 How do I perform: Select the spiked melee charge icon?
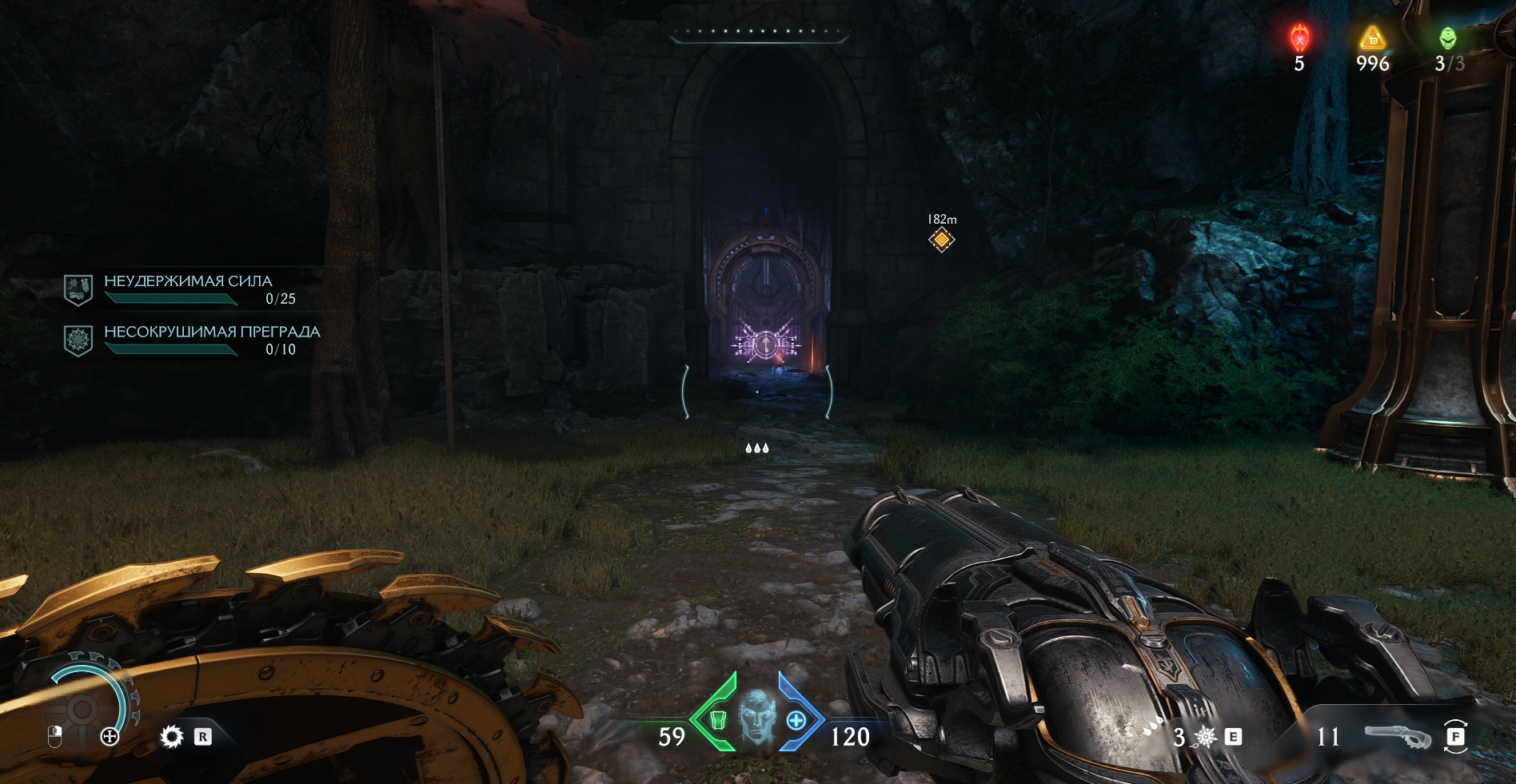click(1205, 736)
